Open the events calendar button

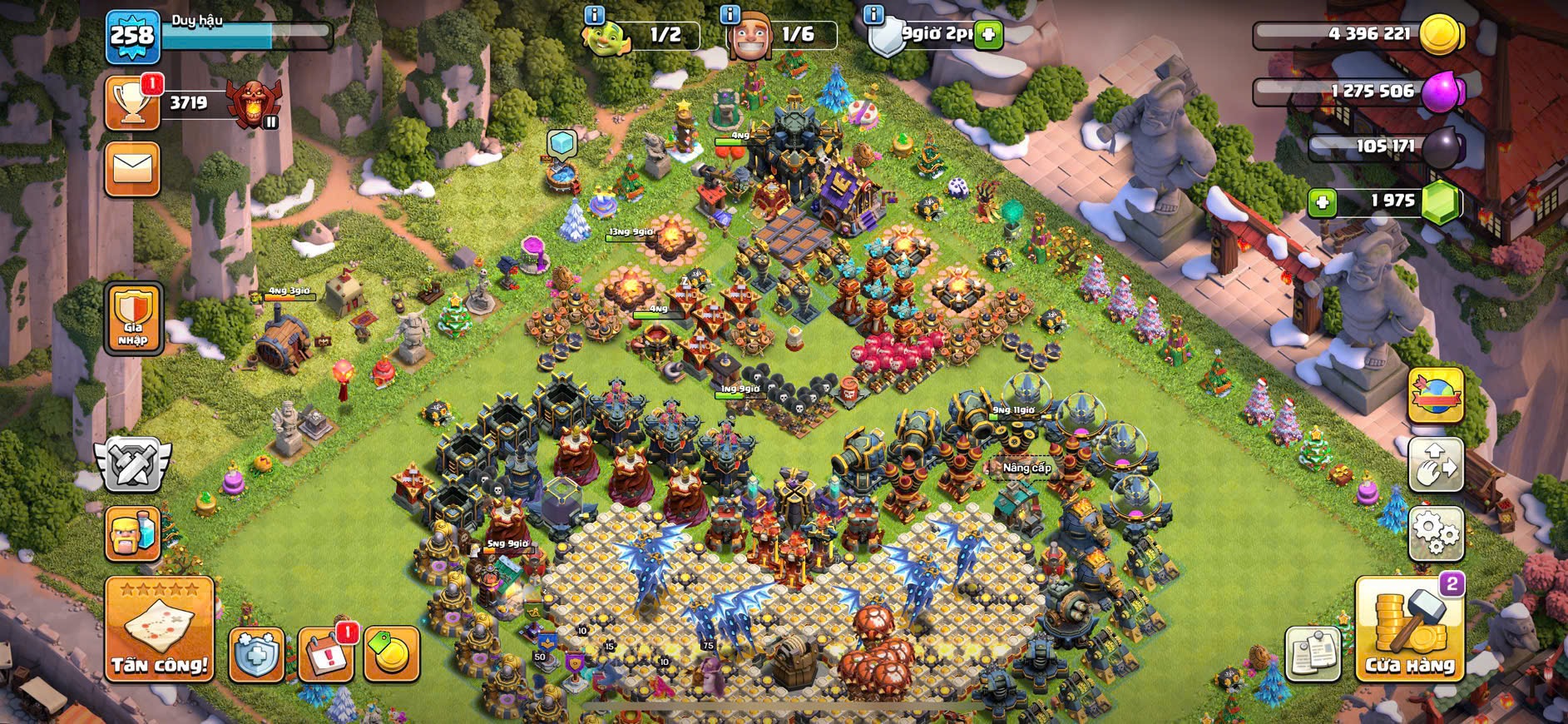324,655
